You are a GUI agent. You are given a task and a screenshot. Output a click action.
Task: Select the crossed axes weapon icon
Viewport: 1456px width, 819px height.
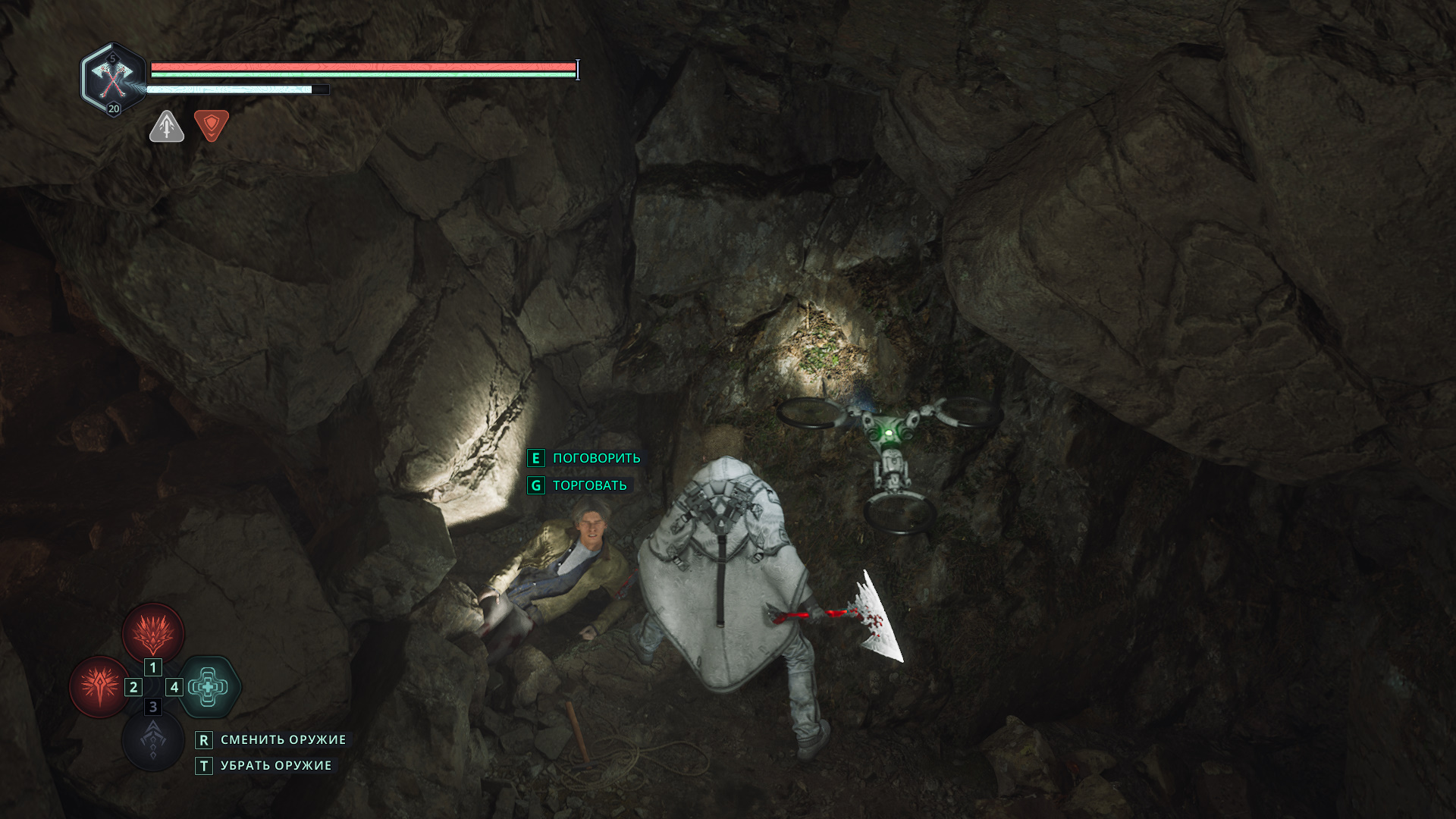tap(112, 78)
